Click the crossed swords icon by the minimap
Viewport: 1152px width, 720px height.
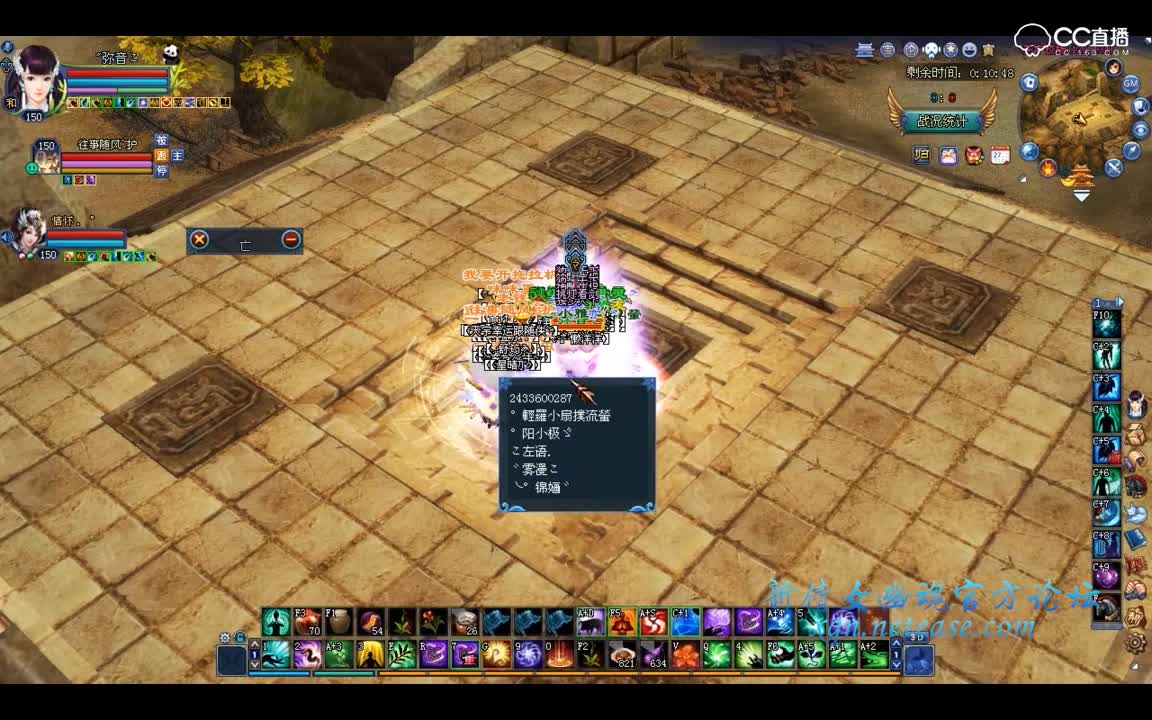click(x=1113, y=168)
